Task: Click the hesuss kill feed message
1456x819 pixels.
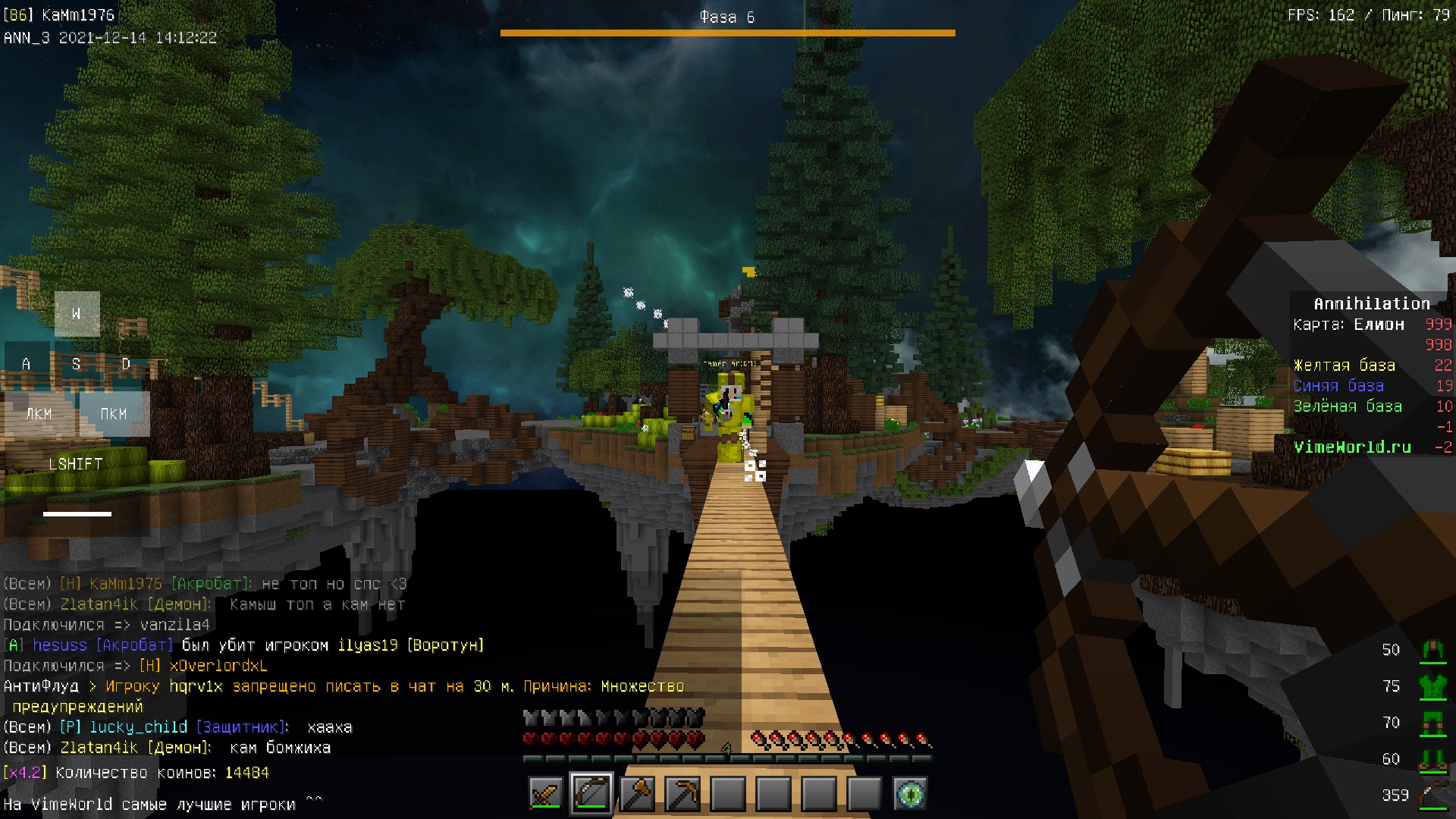Action: click(x=243, y=645)
